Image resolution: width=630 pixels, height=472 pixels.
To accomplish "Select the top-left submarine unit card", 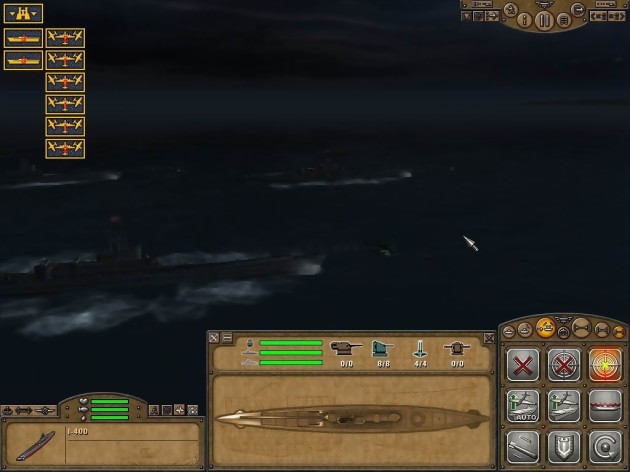I will coord(22,38).
